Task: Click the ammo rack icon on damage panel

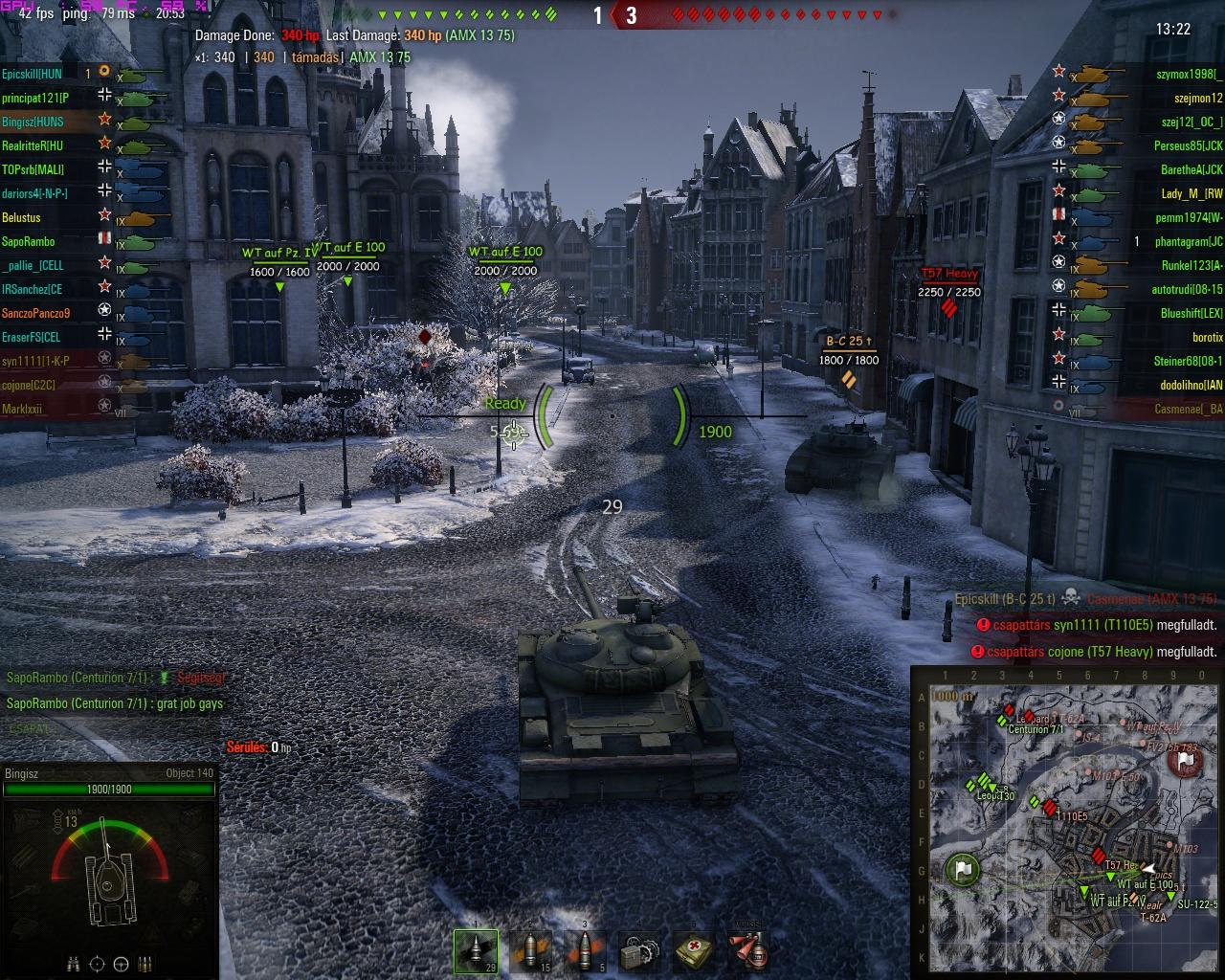Action: coord(145,964)
